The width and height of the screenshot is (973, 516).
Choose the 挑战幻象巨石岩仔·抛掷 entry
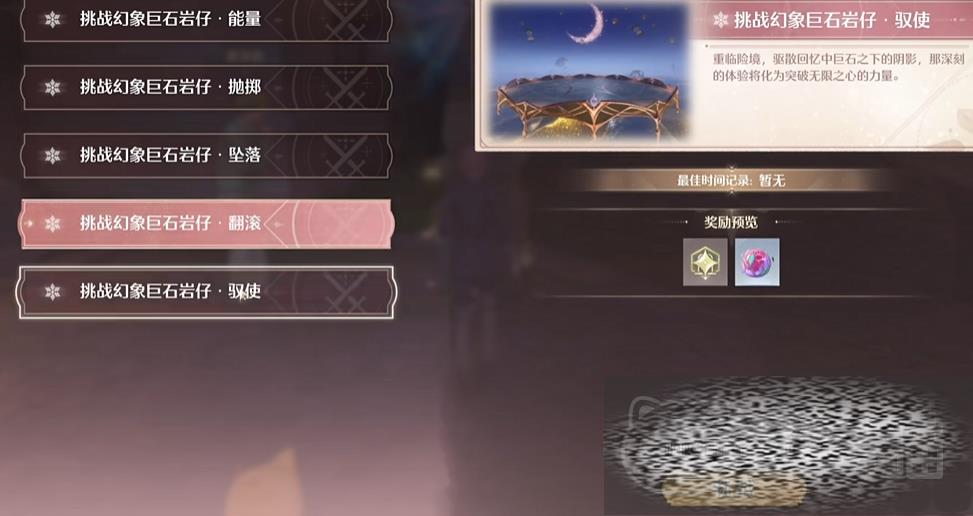206,87
